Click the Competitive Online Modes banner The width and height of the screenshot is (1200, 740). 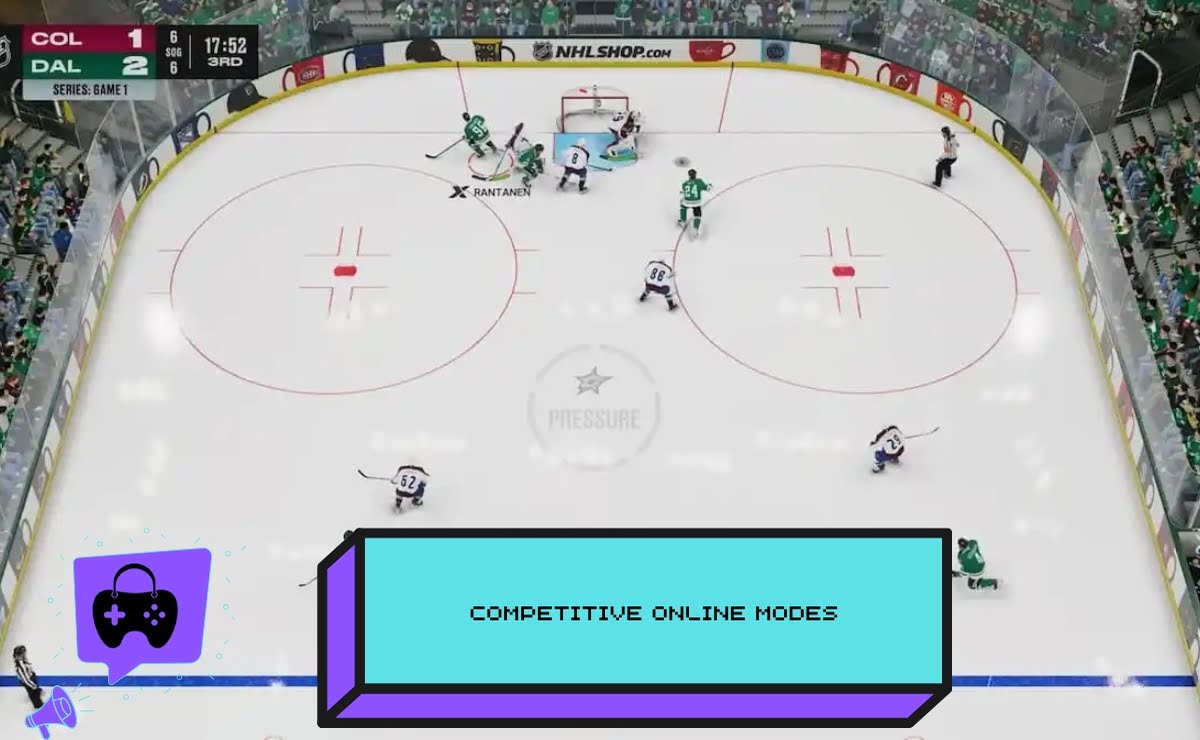(x=654, y=612)
